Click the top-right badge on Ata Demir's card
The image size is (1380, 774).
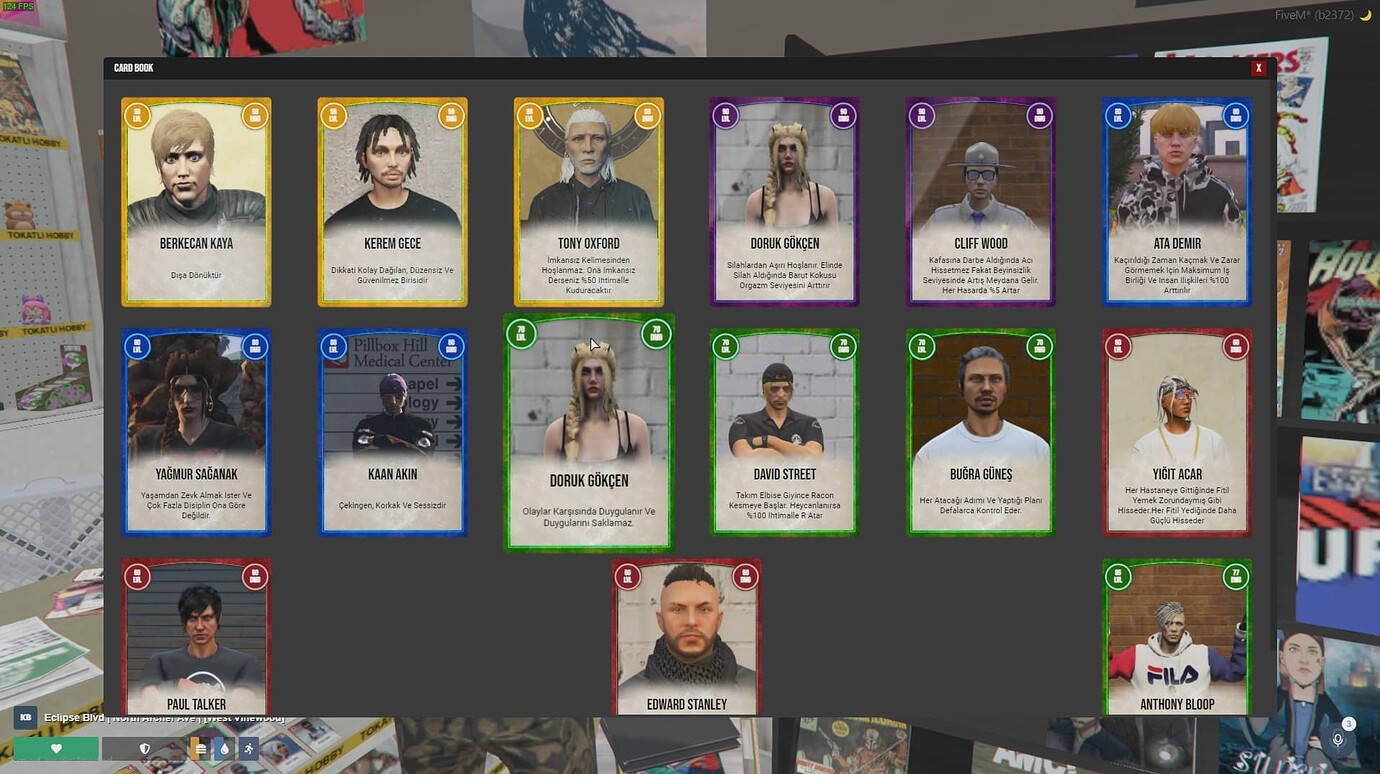1236,115
